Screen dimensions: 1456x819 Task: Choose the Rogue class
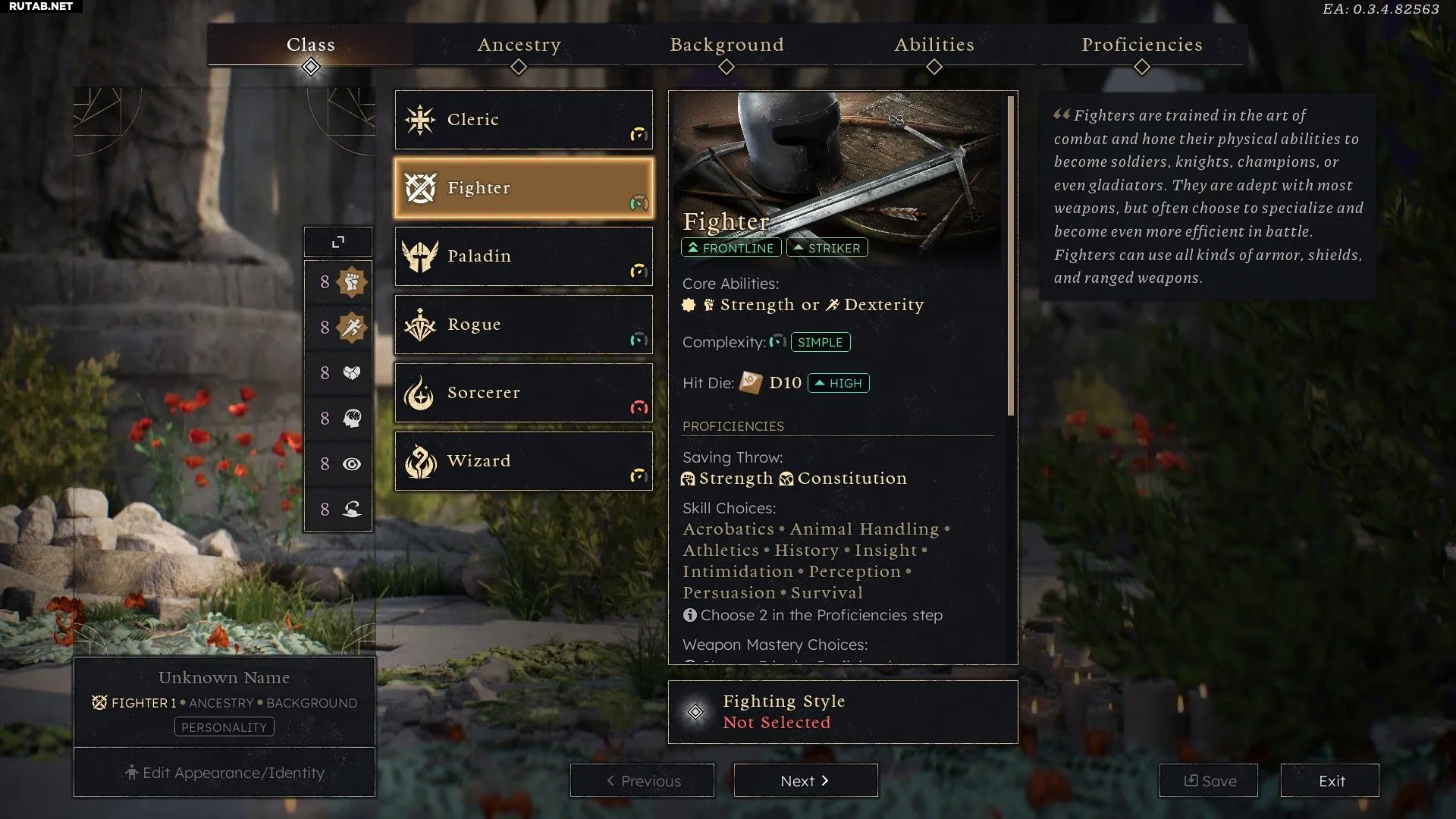click(523, 325)
